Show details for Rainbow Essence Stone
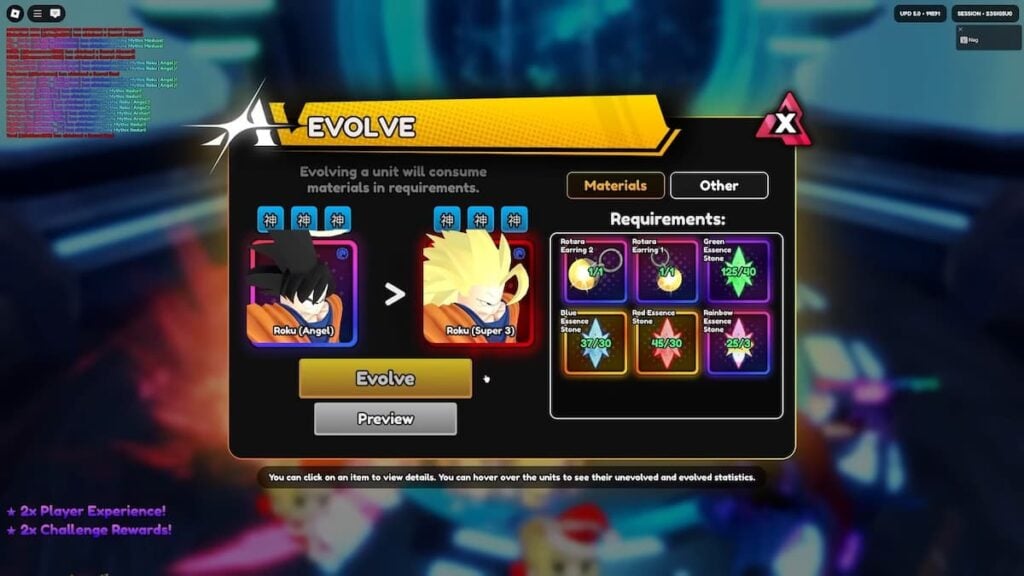Viewport: 1024px width, 576px height. click(x=739, y=343)
